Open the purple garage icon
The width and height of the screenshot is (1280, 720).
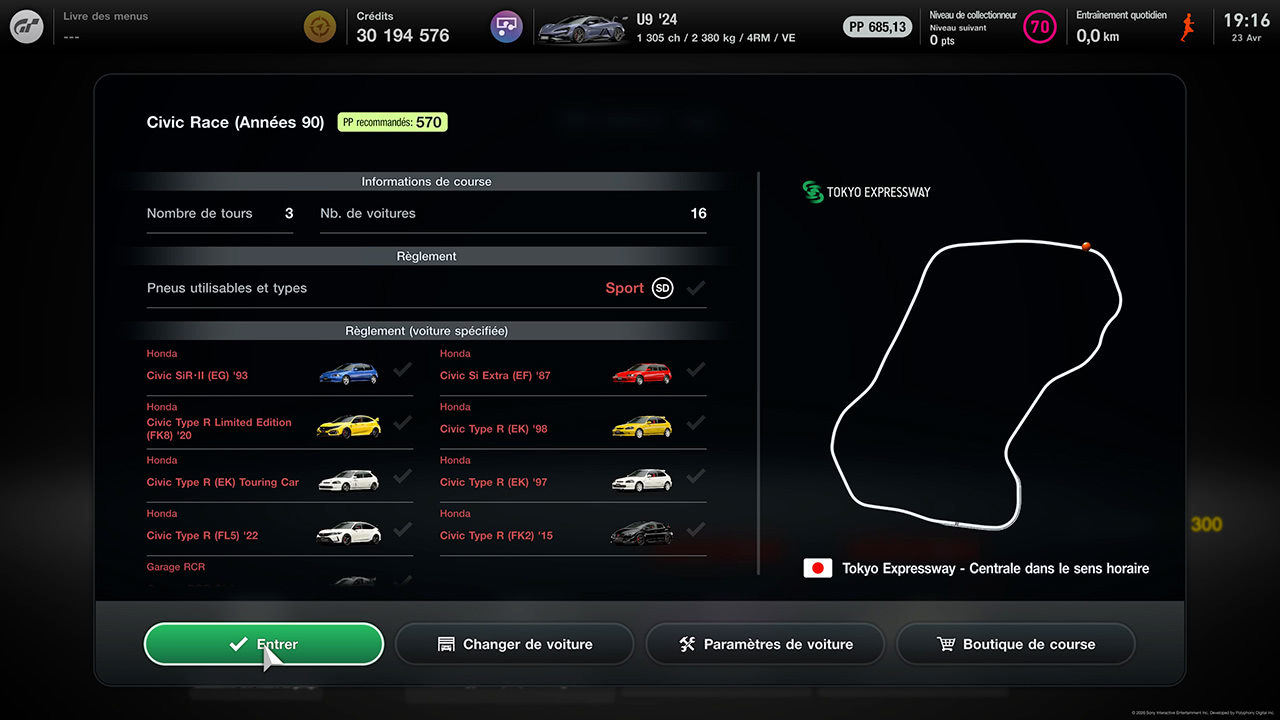pyautogui.click(x=506, y=27)
